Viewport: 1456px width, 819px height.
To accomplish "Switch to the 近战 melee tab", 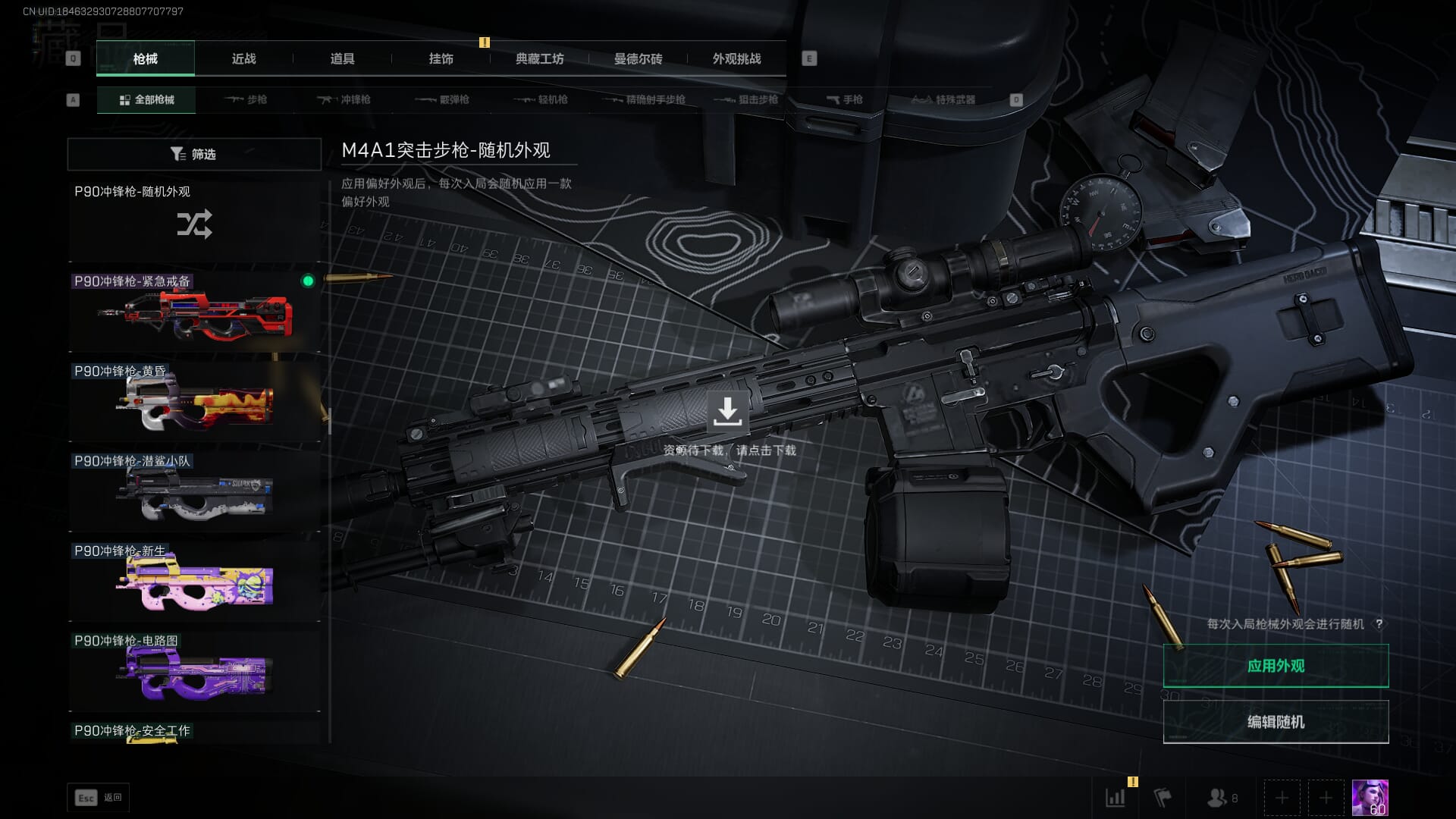I will click(243, 58).
